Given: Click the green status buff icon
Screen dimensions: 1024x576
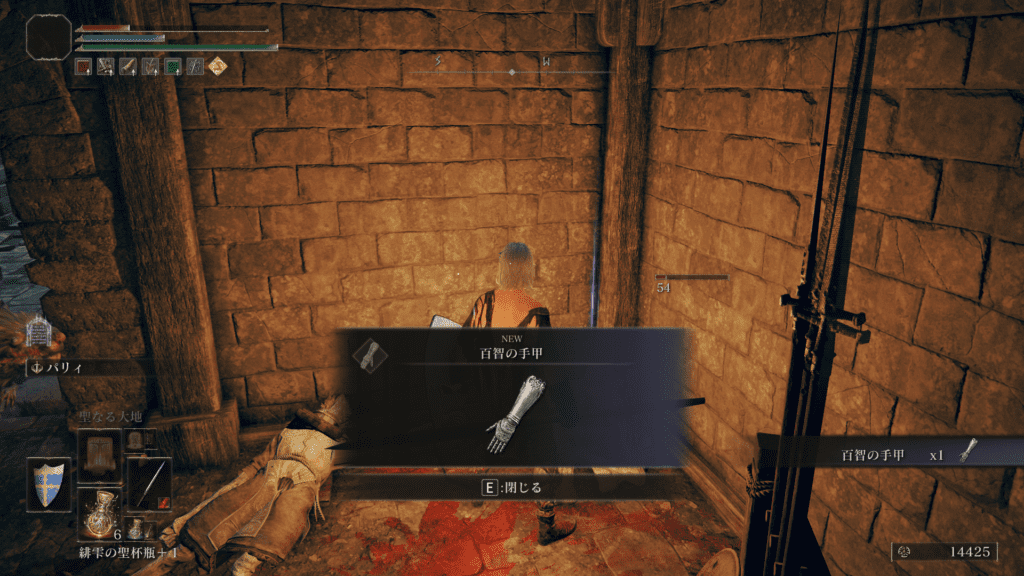Looking at the screenshot, I should 172,66.
